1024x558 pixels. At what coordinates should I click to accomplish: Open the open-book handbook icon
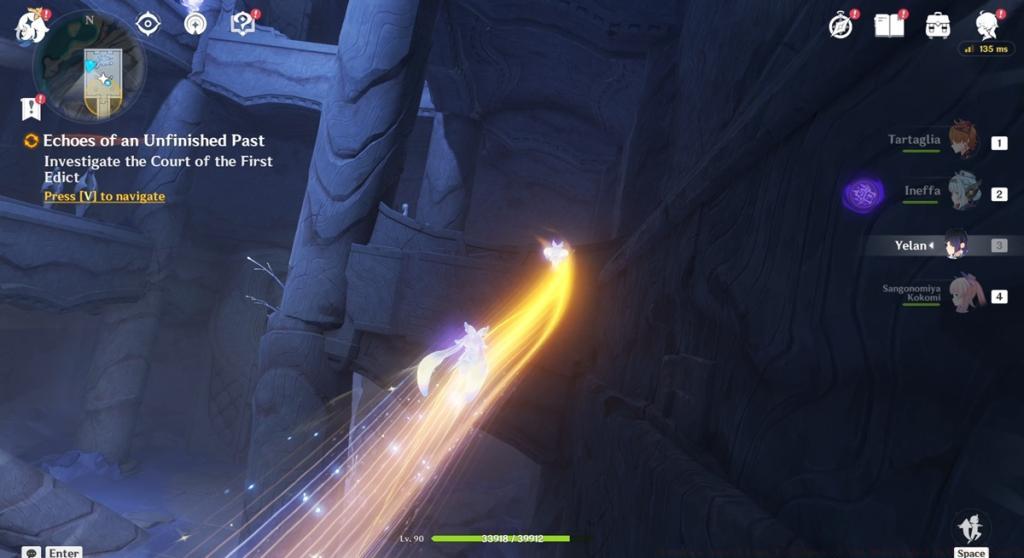pos(889,25)
